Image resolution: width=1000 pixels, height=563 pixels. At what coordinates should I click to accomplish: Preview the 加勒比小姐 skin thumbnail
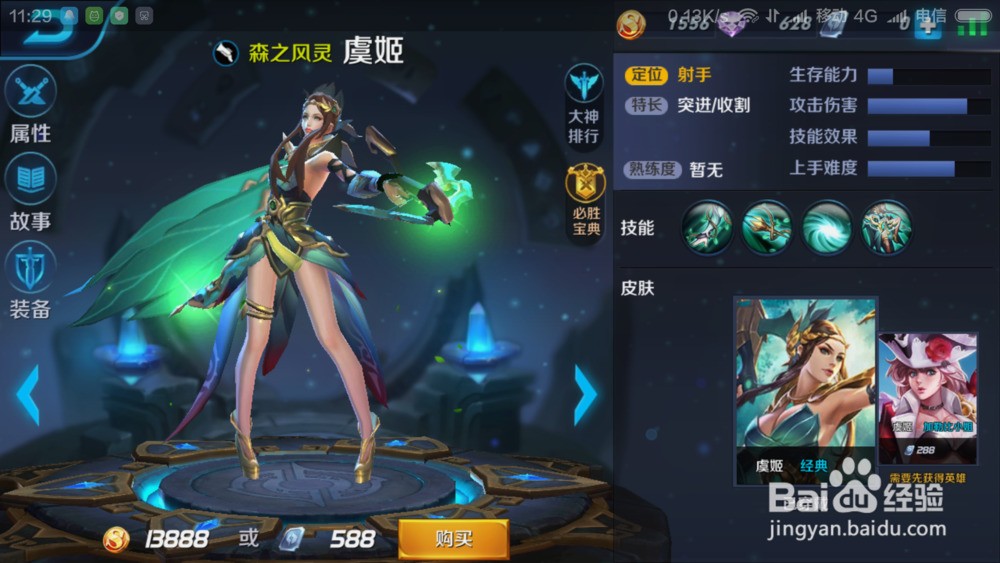point(927,400)
